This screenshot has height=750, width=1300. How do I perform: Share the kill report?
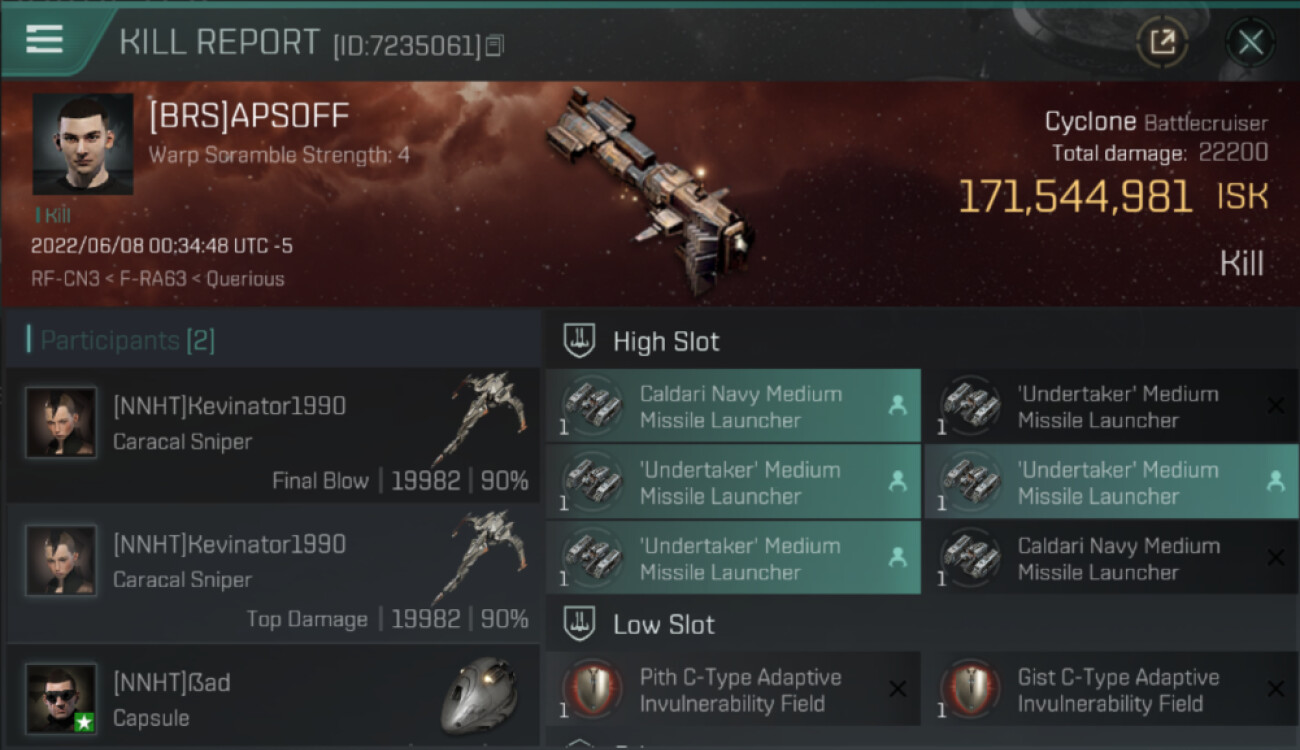tap(1162, 42)
